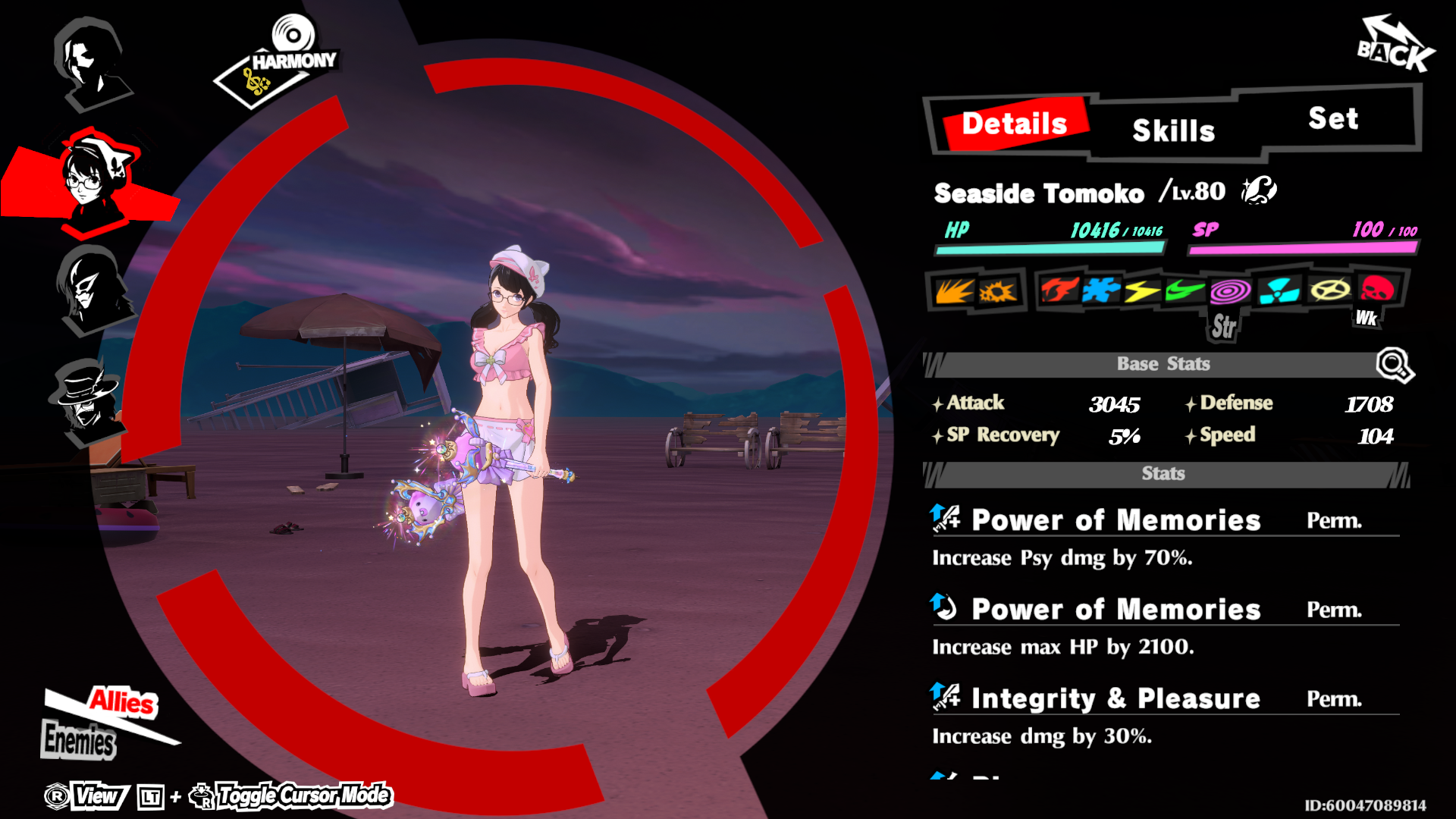Open Base Stats magnifier details
The width and height of the screenshot is (1456, 819).
[x=1394, y=365]
